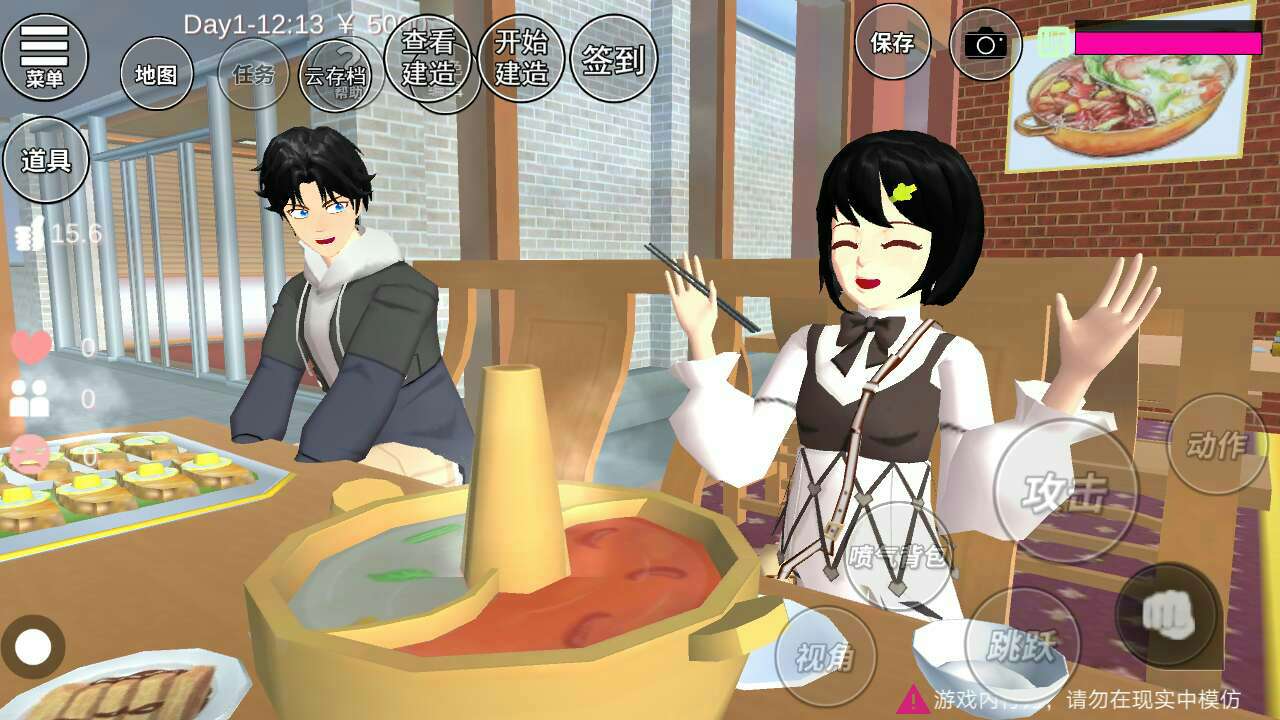Open the 道具 items menu
This screenshot has height=720, width=1280.
tap(46, 160)
